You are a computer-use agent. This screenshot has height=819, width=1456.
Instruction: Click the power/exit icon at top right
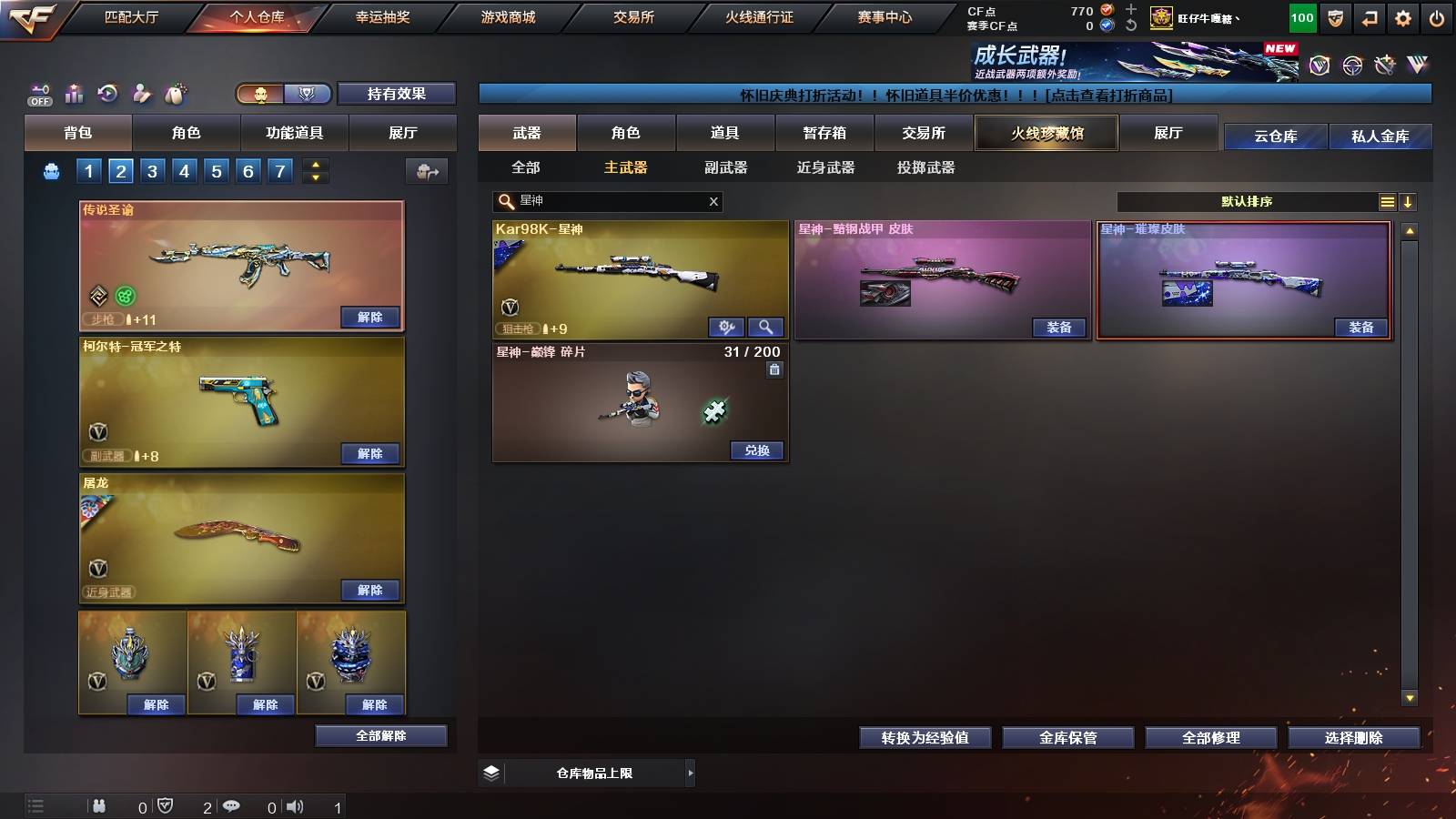coord(1438,16)
